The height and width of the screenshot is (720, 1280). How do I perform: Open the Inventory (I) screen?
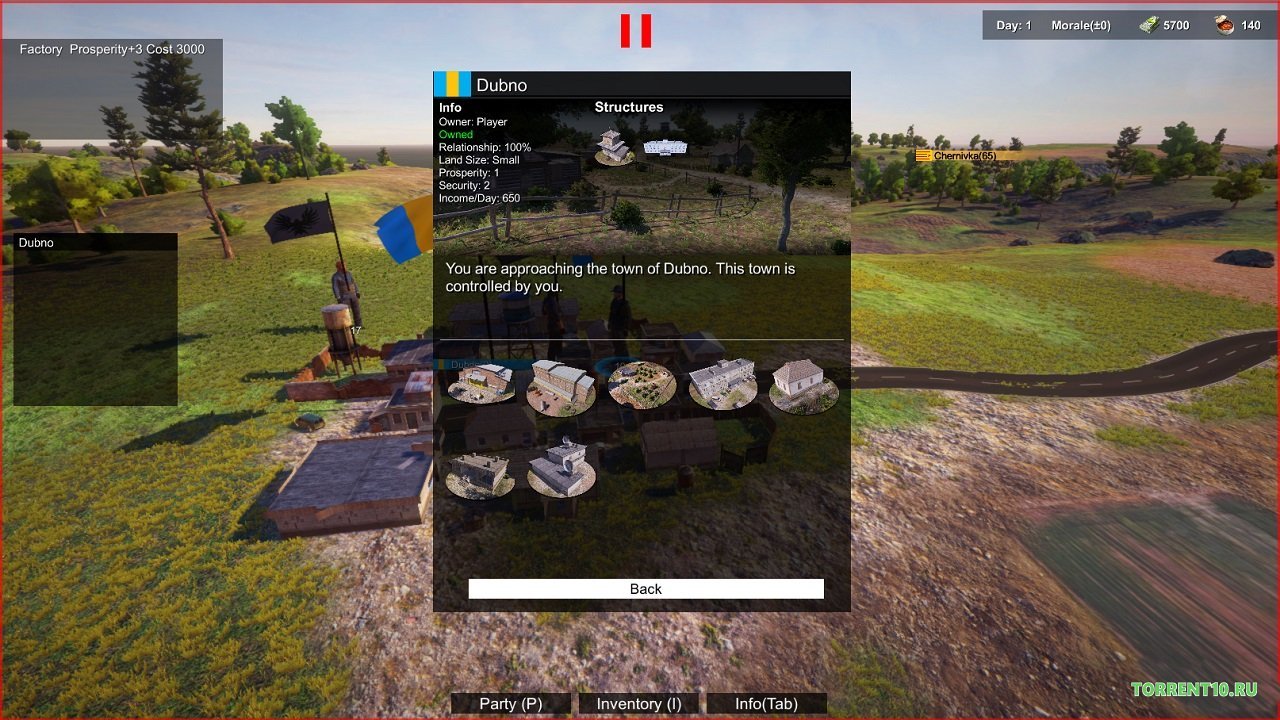[x=637, y=703]
